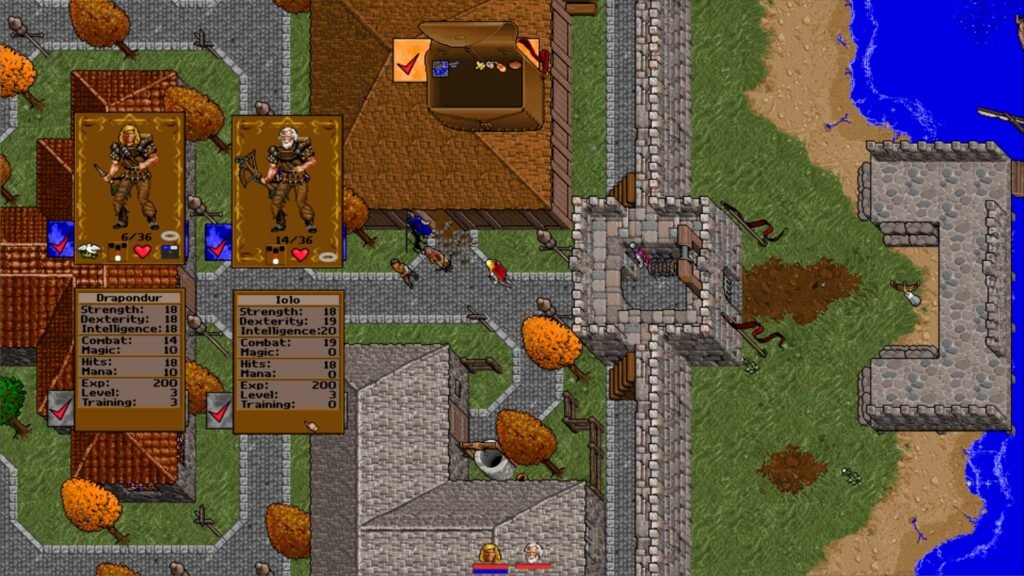The width and height of the screenshot is (1024, 576).
Task: Select the blue map item in backpack
Action: 440,67
